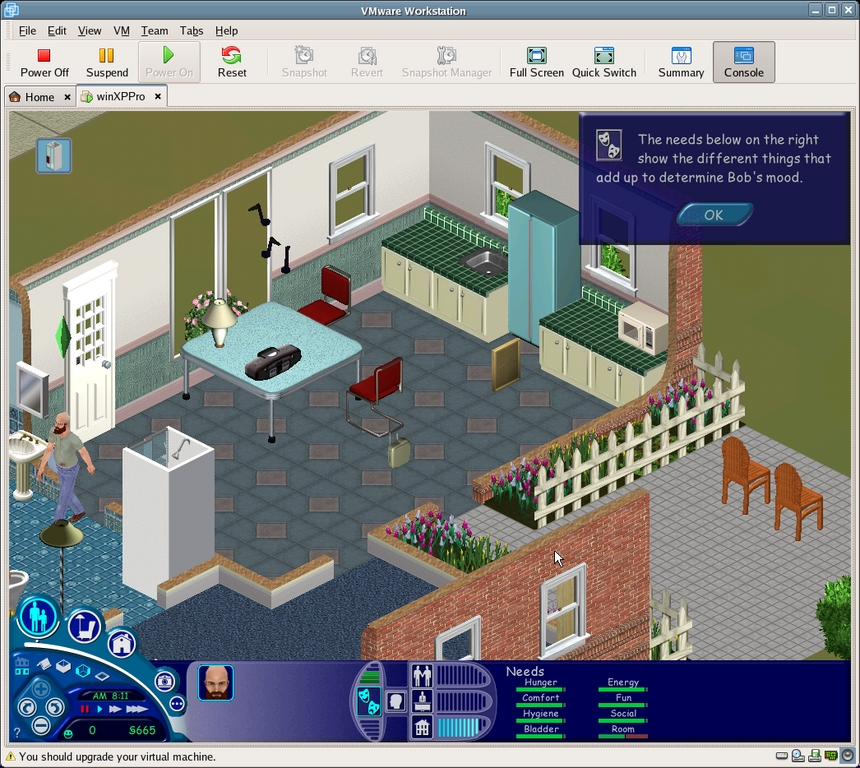Open the options menu with three dots

tap(177, 704)
